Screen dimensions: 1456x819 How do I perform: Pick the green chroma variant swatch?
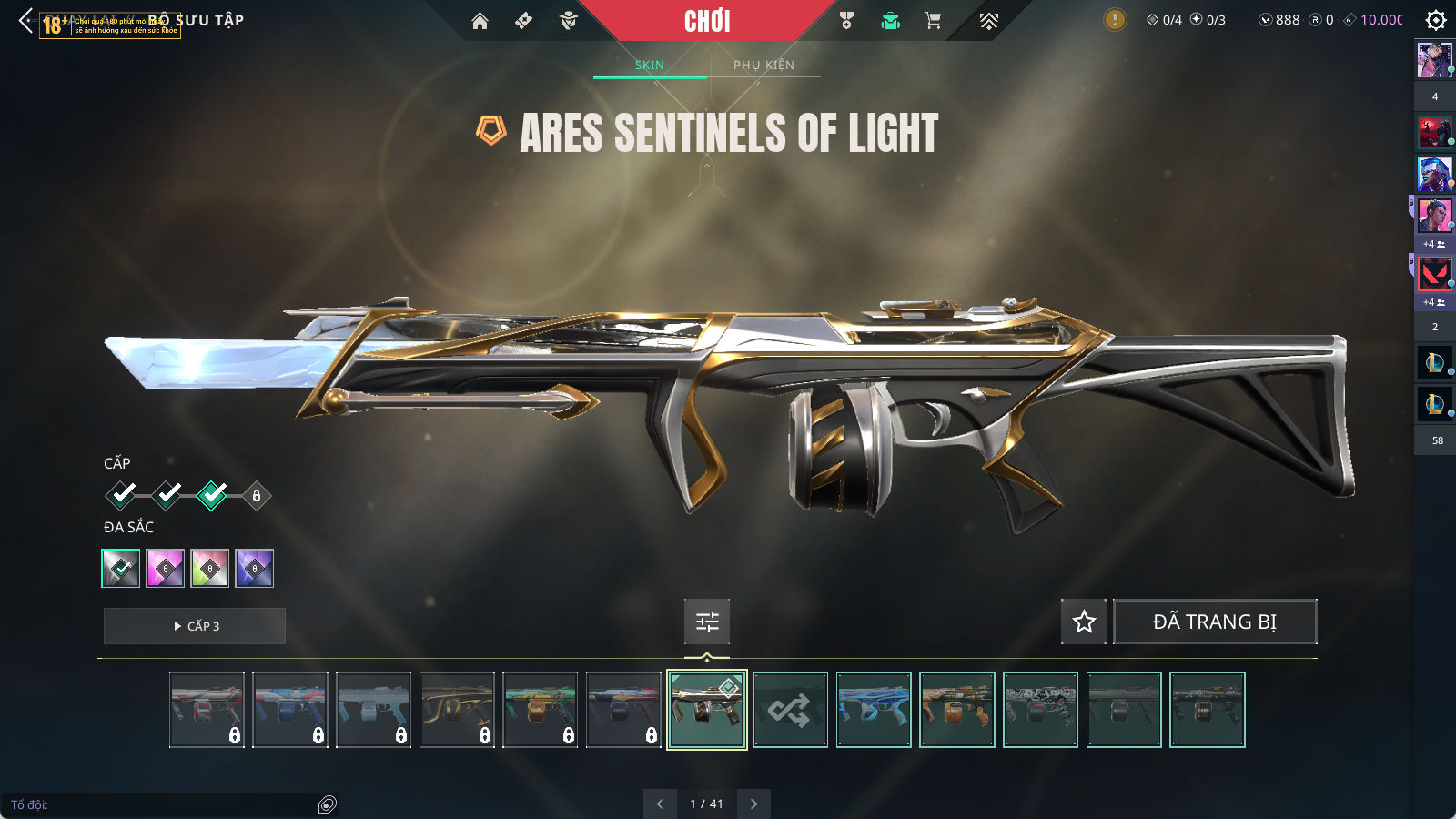click(210, 569)
